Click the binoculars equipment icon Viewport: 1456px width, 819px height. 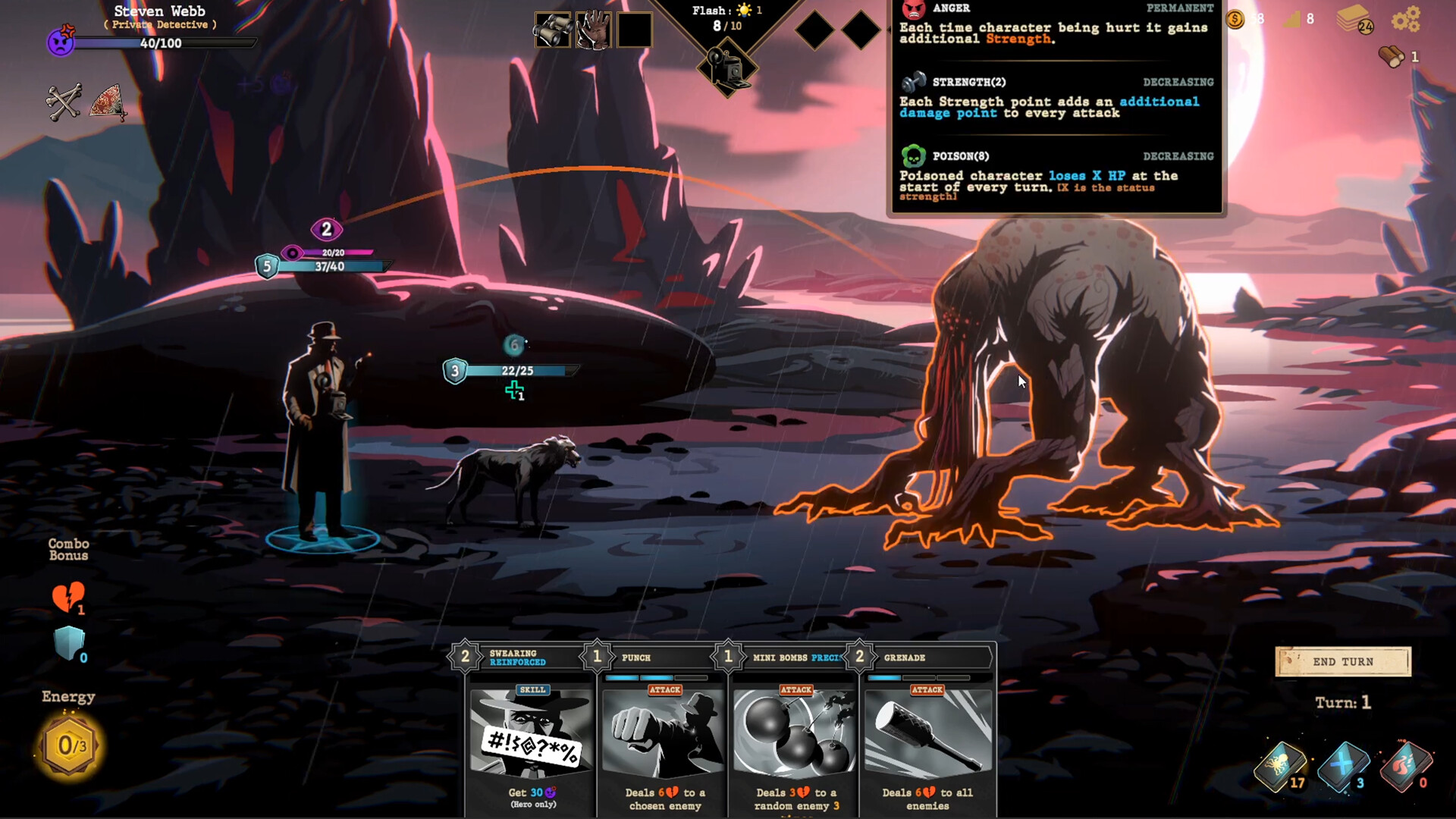pyautogui.click(x=553, y=30)
